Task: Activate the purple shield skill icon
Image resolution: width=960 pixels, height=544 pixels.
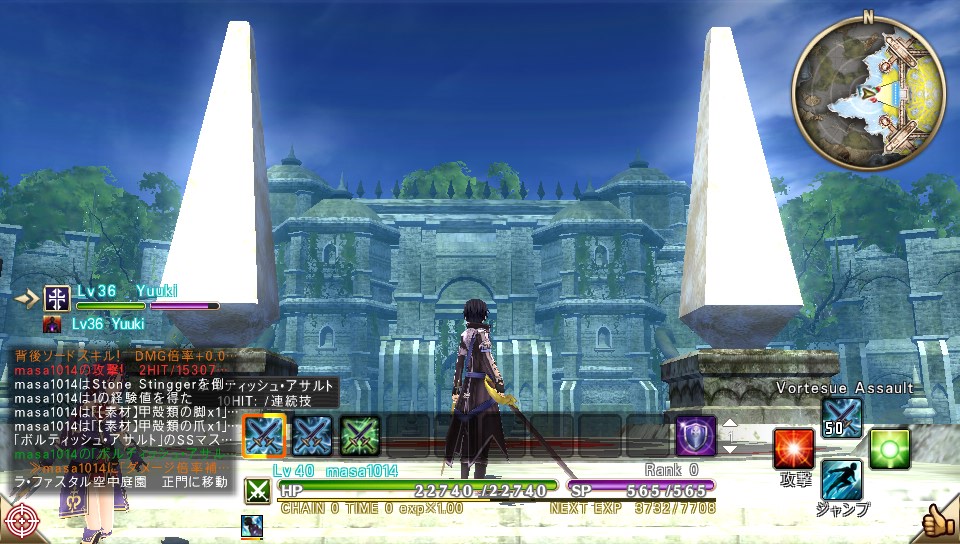Action: coord(695,436)
